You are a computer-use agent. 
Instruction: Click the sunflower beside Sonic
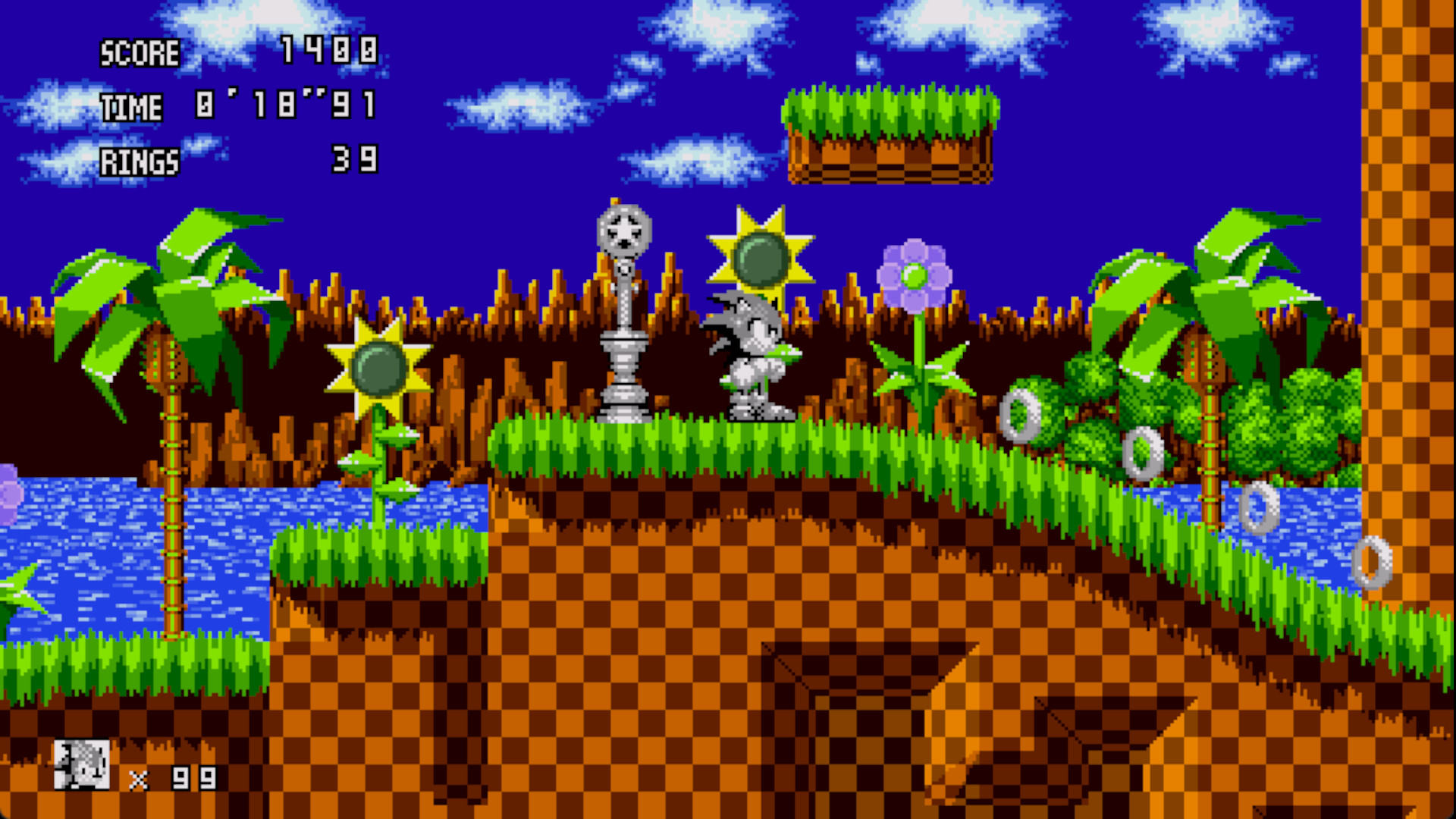click(758, 258)
